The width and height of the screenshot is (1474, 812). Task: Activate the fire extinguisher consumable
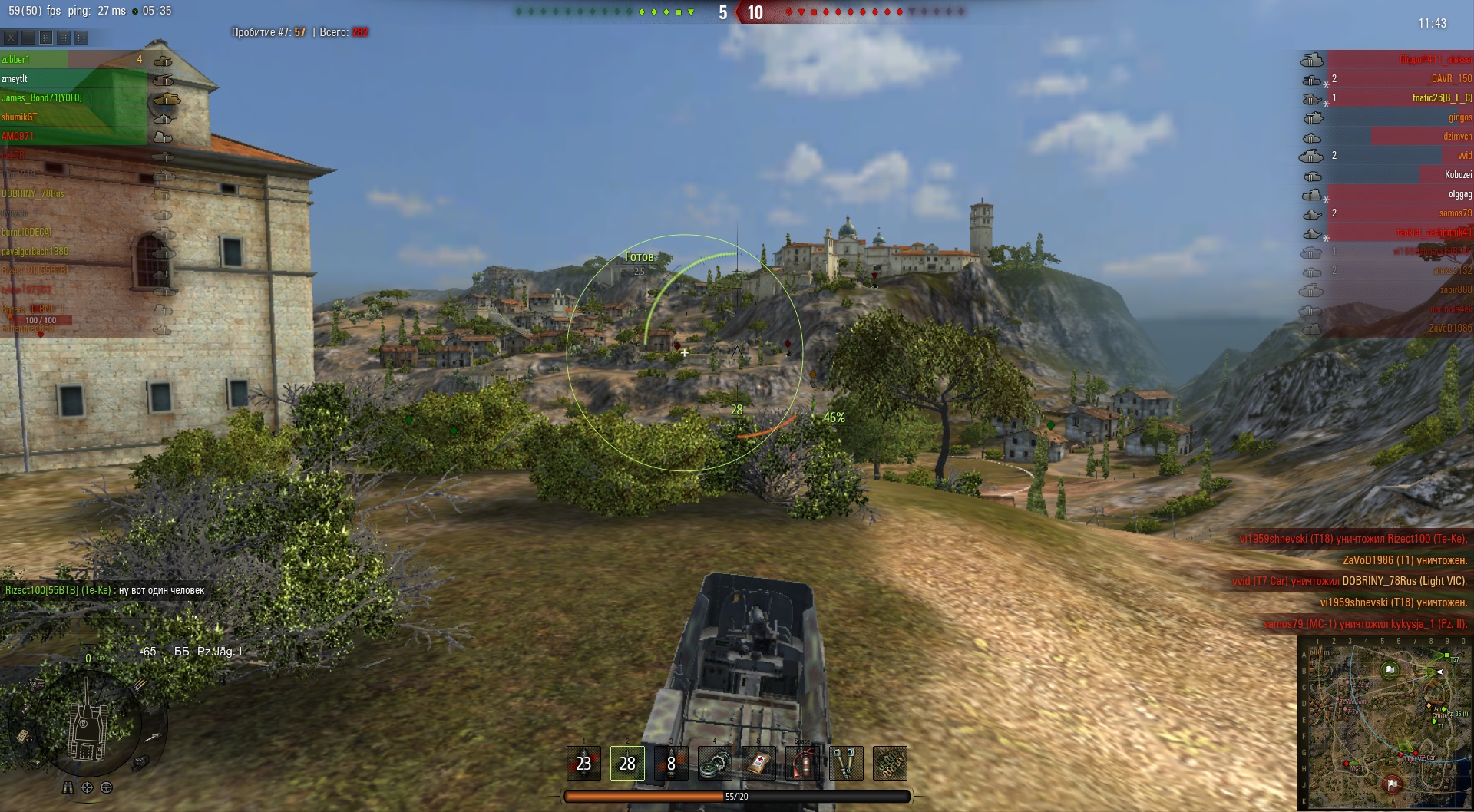click(803, 763)
